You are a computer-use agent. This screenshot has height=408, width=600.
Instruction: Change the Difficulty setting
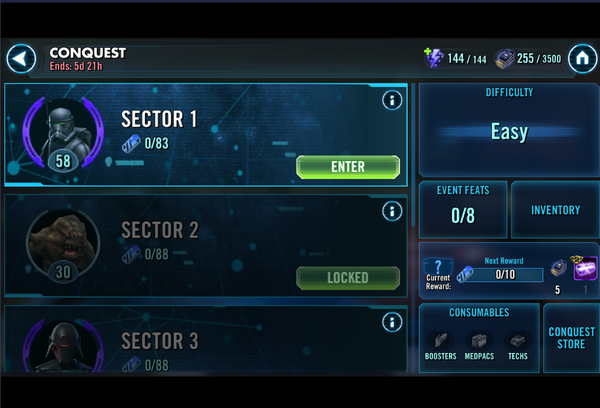coord(509,131)
